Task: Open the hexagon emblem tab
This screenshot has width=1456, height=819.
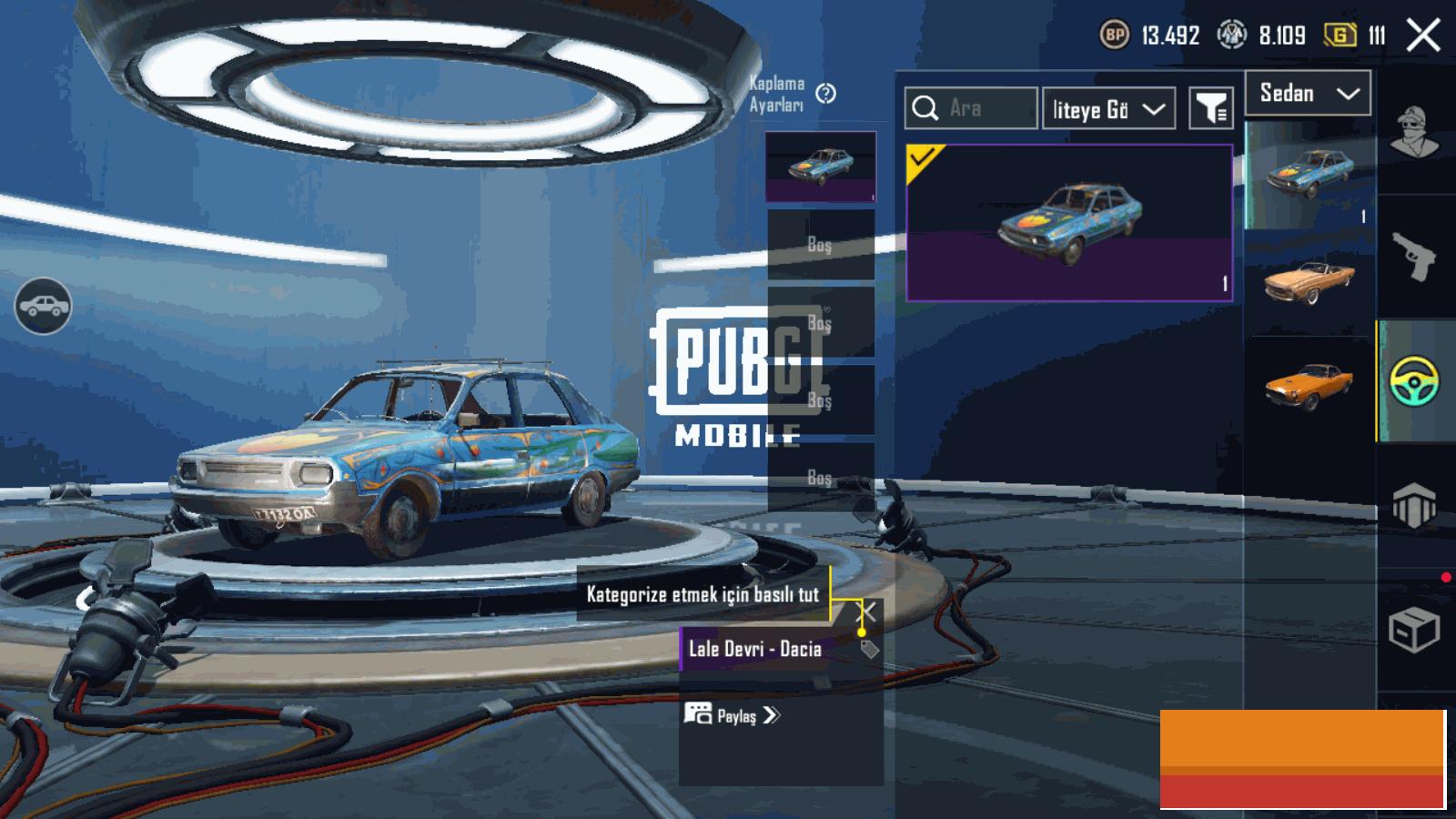Action: click(1414, 505)
